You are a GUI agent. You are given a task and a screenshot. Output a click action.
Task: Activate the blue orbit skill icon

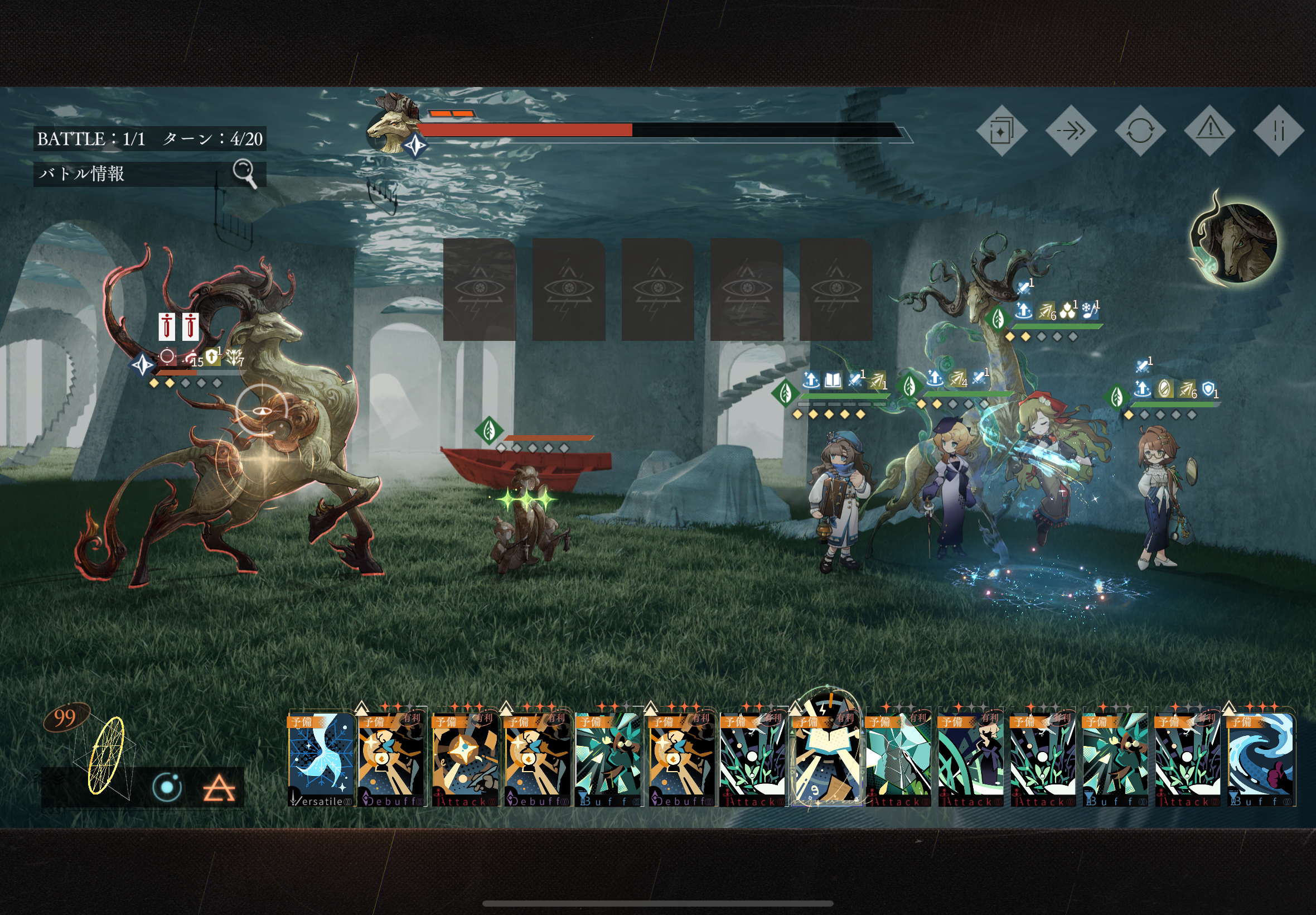[167, 787]
